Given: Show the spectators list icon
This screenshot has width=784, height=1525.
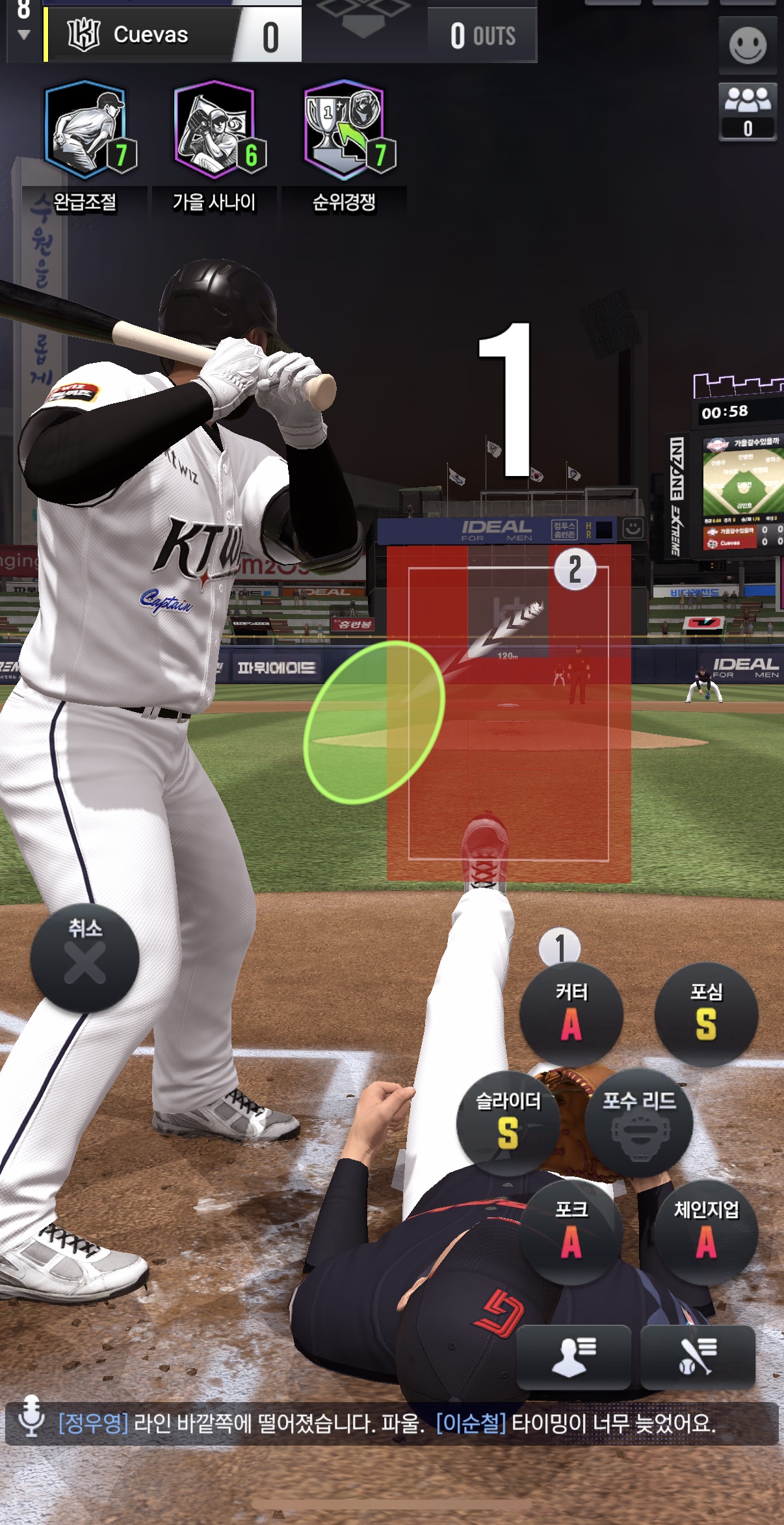Looking at the screenshot, I should pyautogui.click(x=748, y=111).
